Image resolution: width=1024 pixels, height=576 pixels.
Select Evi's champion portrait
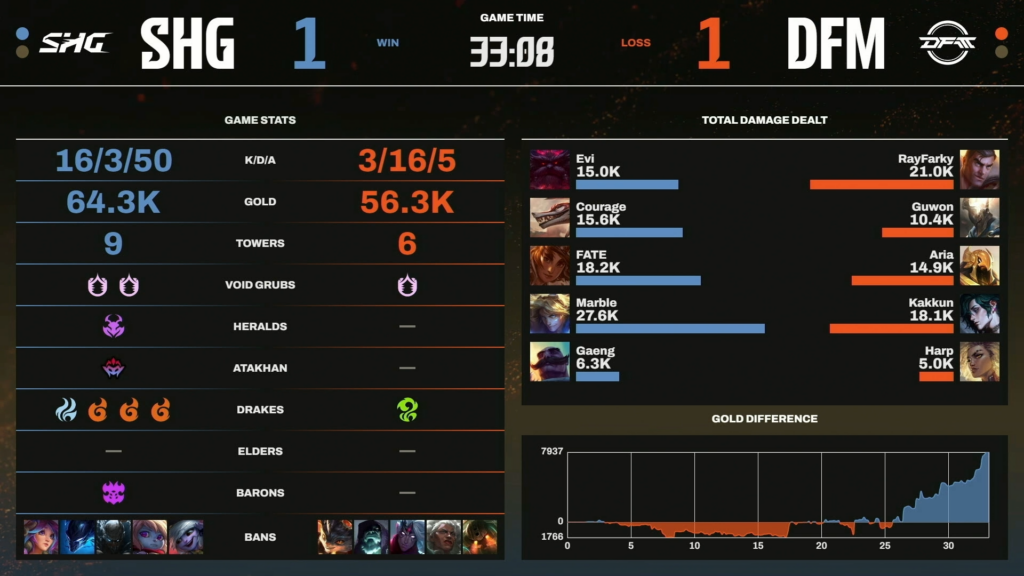pos(549,170)
